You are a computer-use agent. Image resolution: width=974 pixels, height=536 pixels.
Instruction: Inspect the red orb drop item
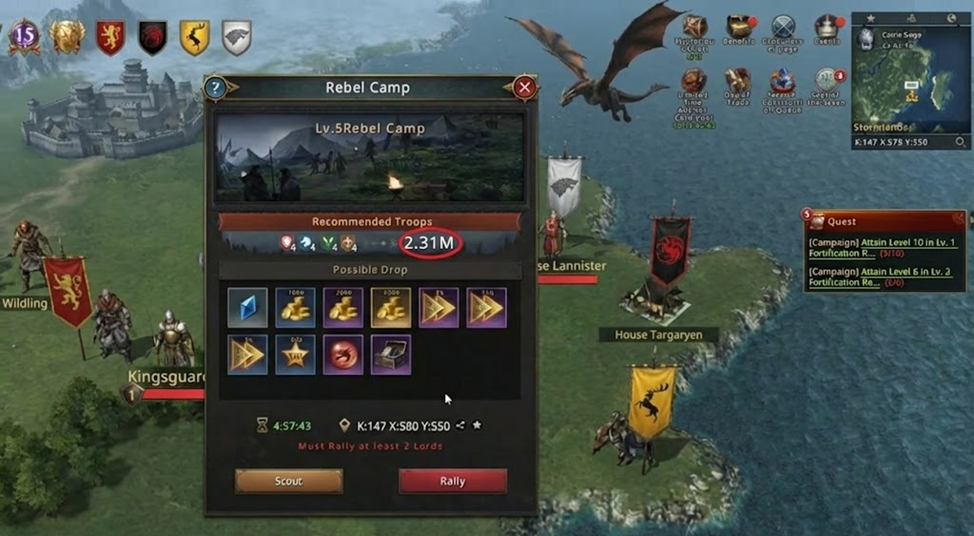343,355
